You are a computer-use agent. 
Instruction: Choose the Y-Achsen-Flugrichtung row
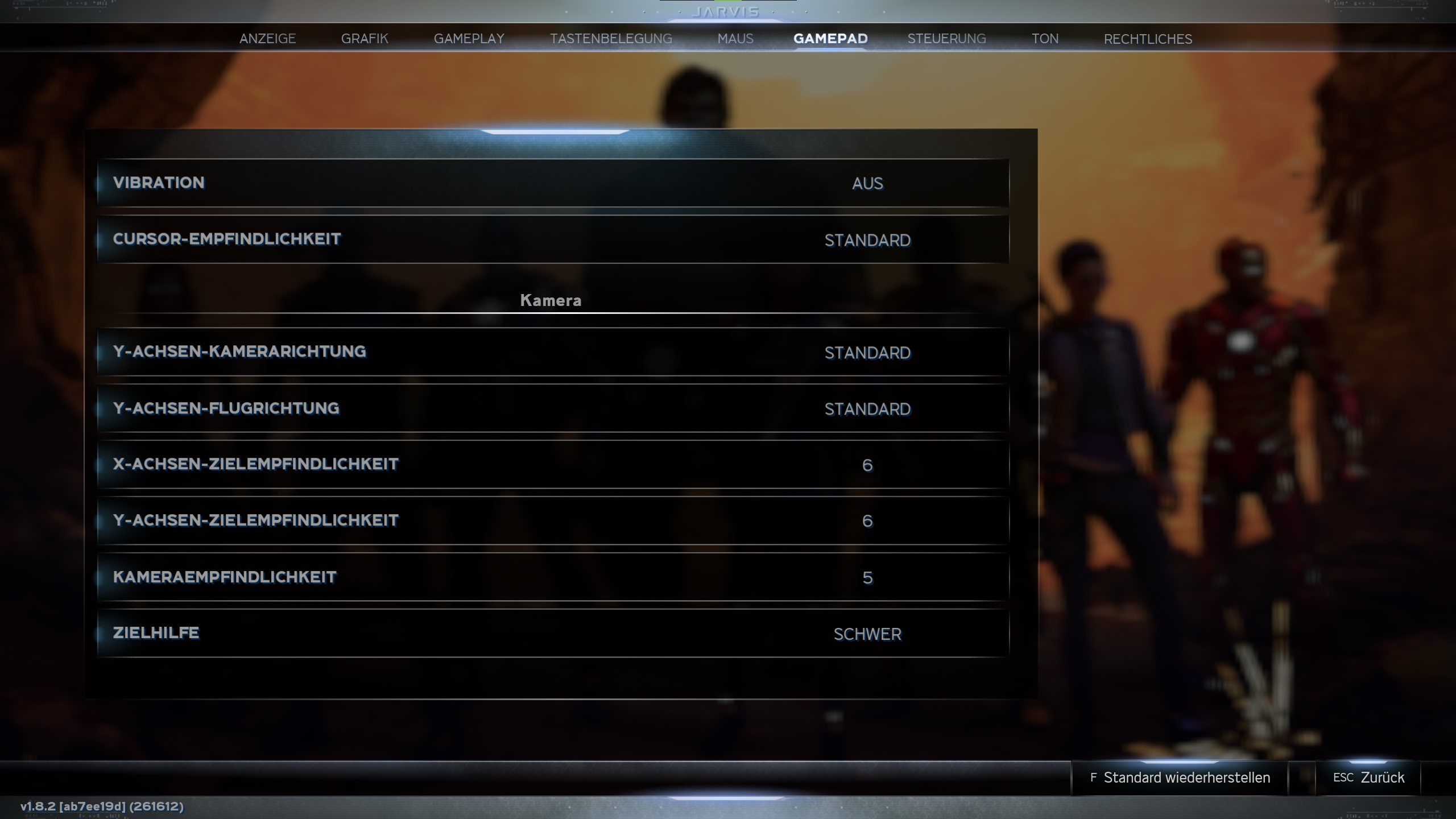pos(553,408)
